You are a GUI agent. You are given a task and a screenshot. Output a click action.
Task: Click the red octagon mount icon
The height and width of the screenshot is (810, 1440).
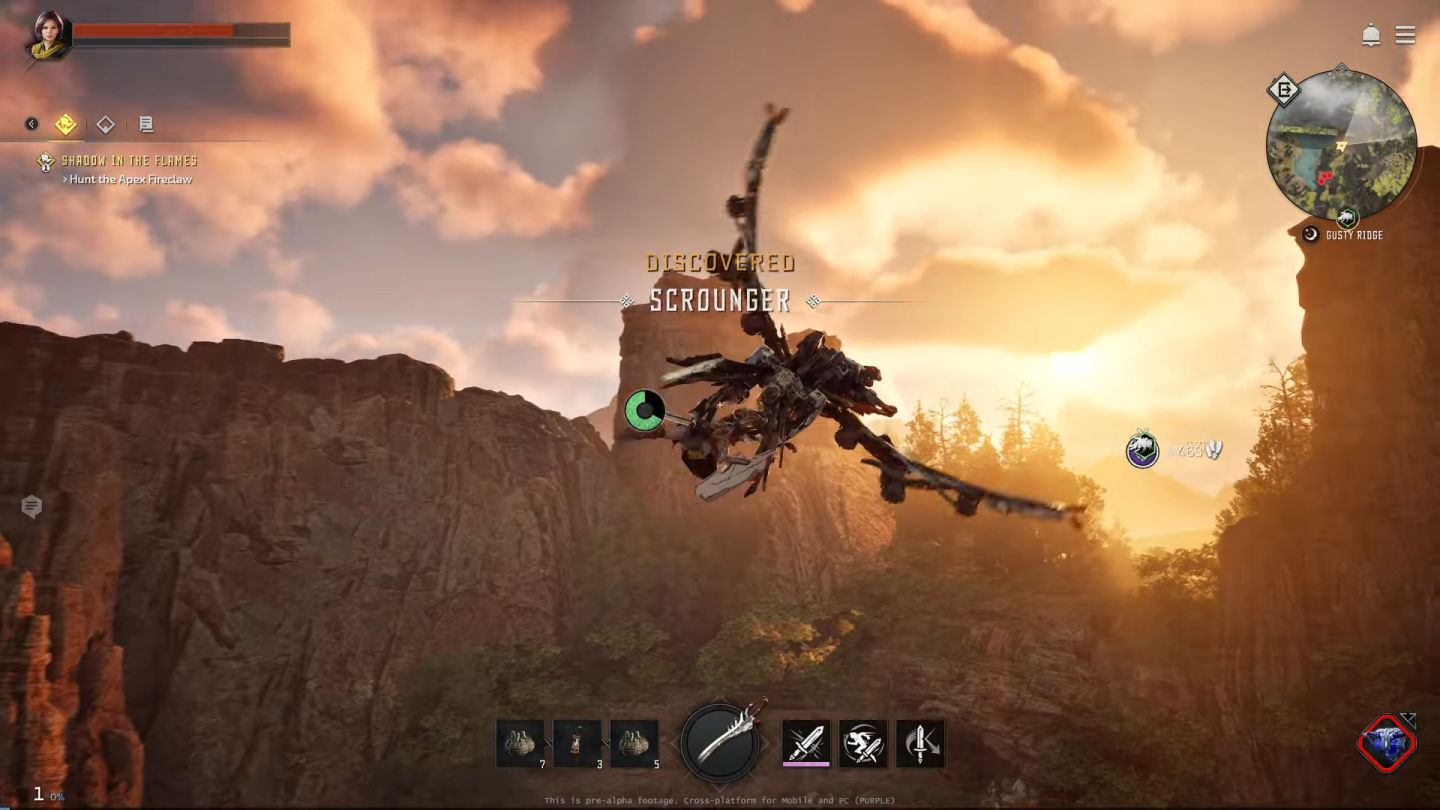1387,743
